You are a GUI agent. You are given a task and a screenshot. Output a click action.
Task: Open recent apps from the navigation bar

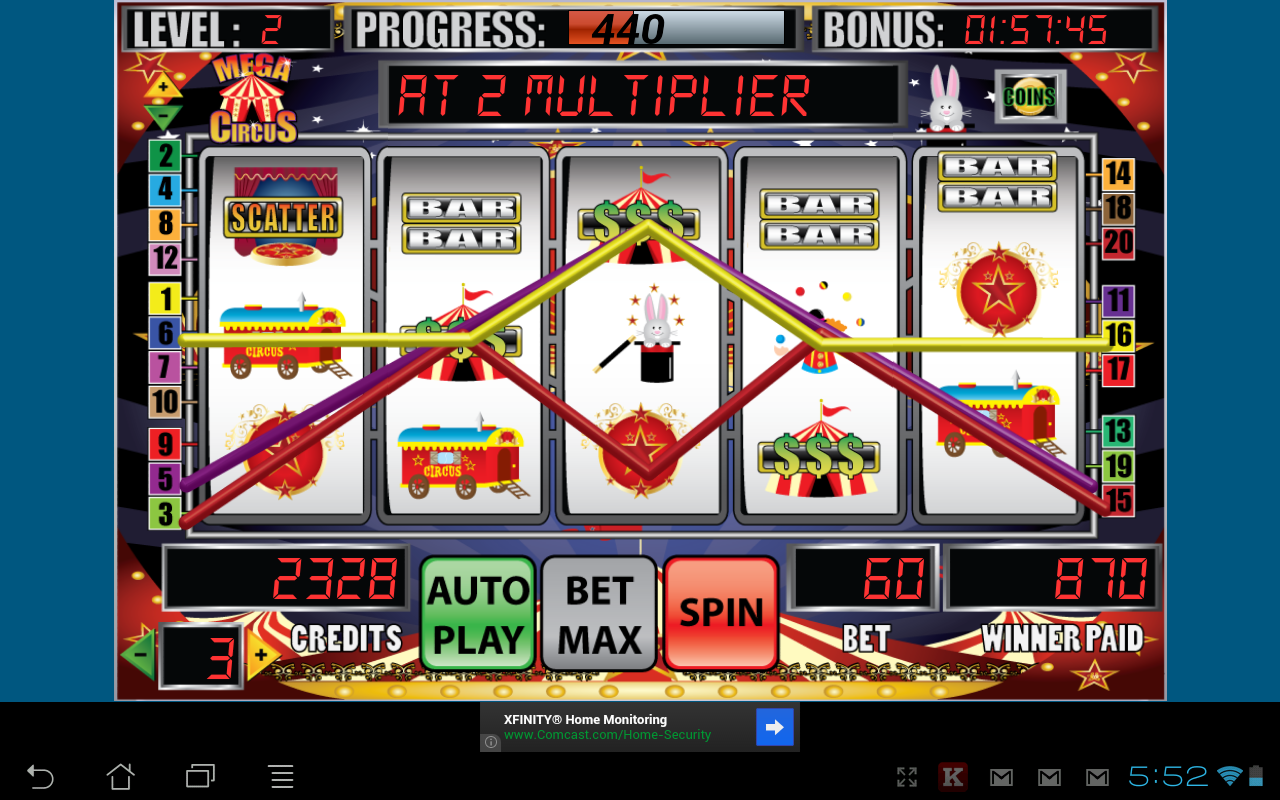point(200,776)
